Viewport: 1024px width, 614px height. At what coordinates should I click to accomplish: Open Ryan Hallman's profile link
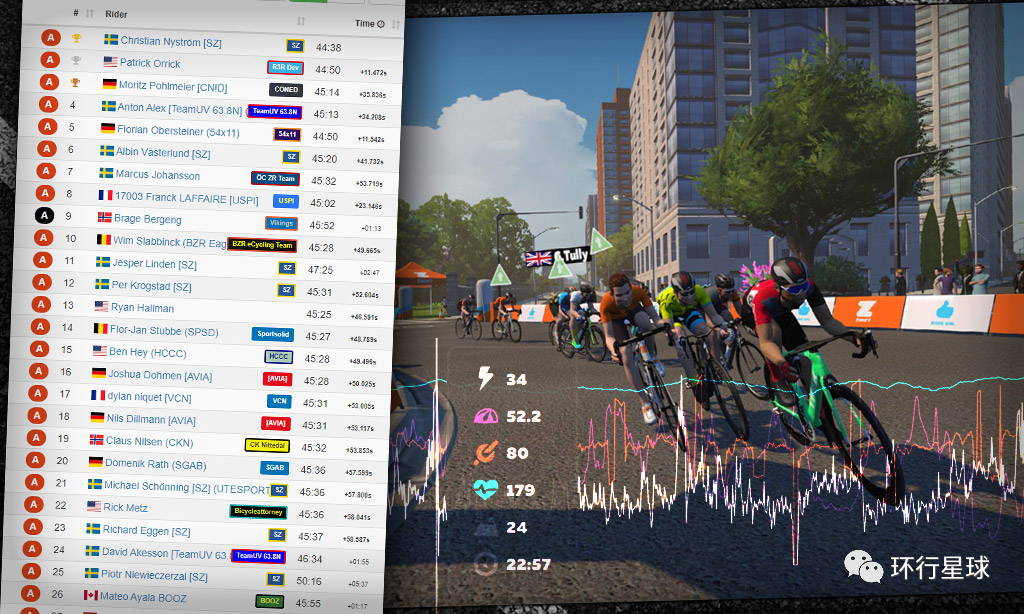142,308
